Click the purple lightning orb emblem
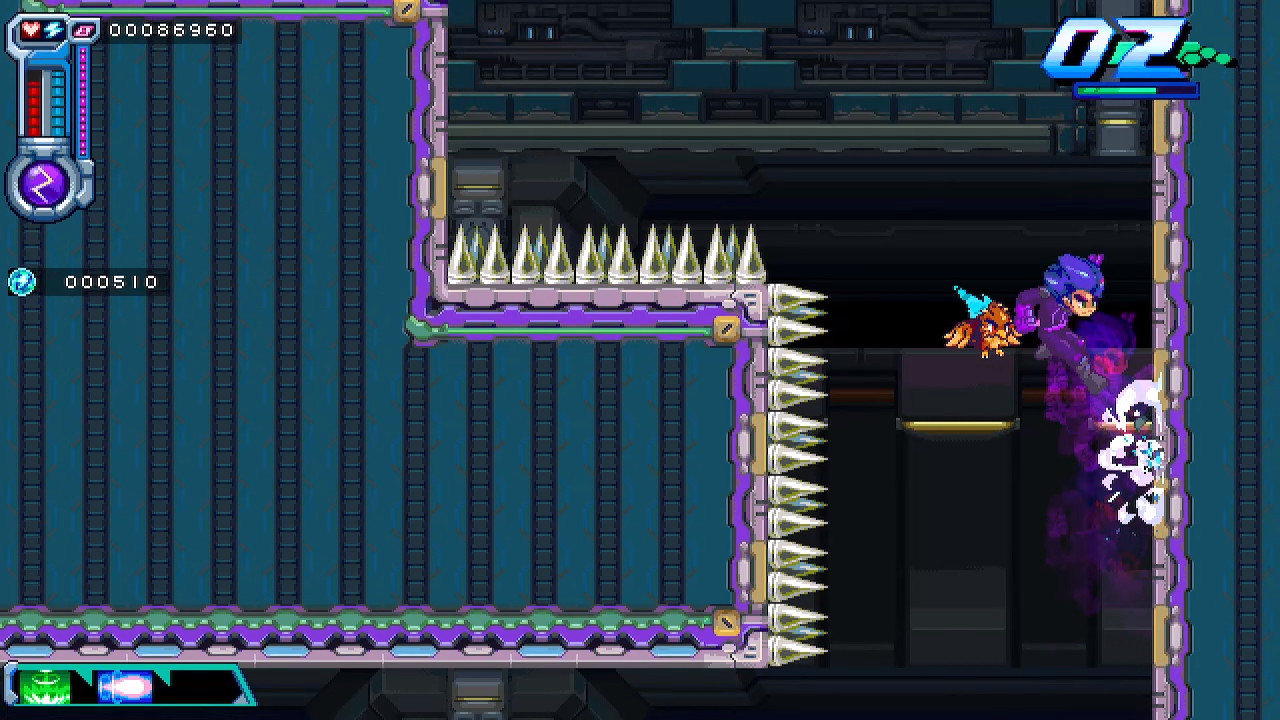The image size is (1280, 720). pyautogui.click(x=45, y=184)
